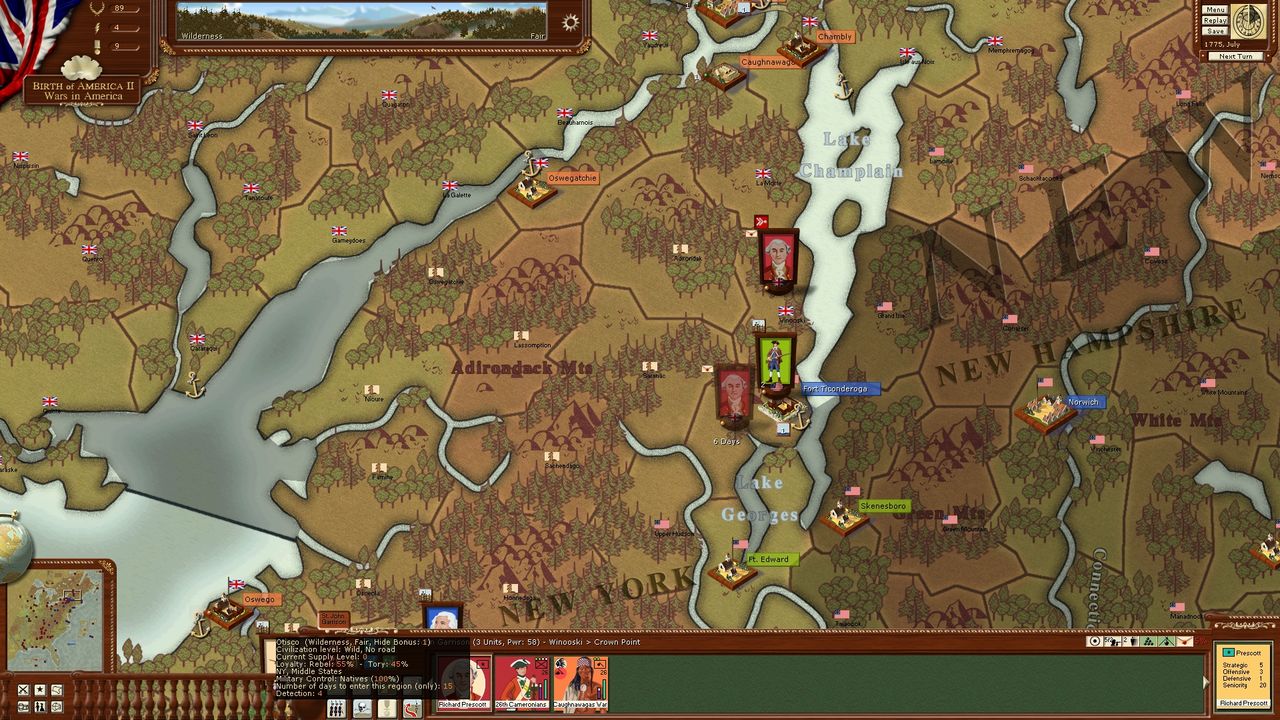Click the red curved arrow order button
The width and height of the screenshot is (1280, 720).
[412, 708]
